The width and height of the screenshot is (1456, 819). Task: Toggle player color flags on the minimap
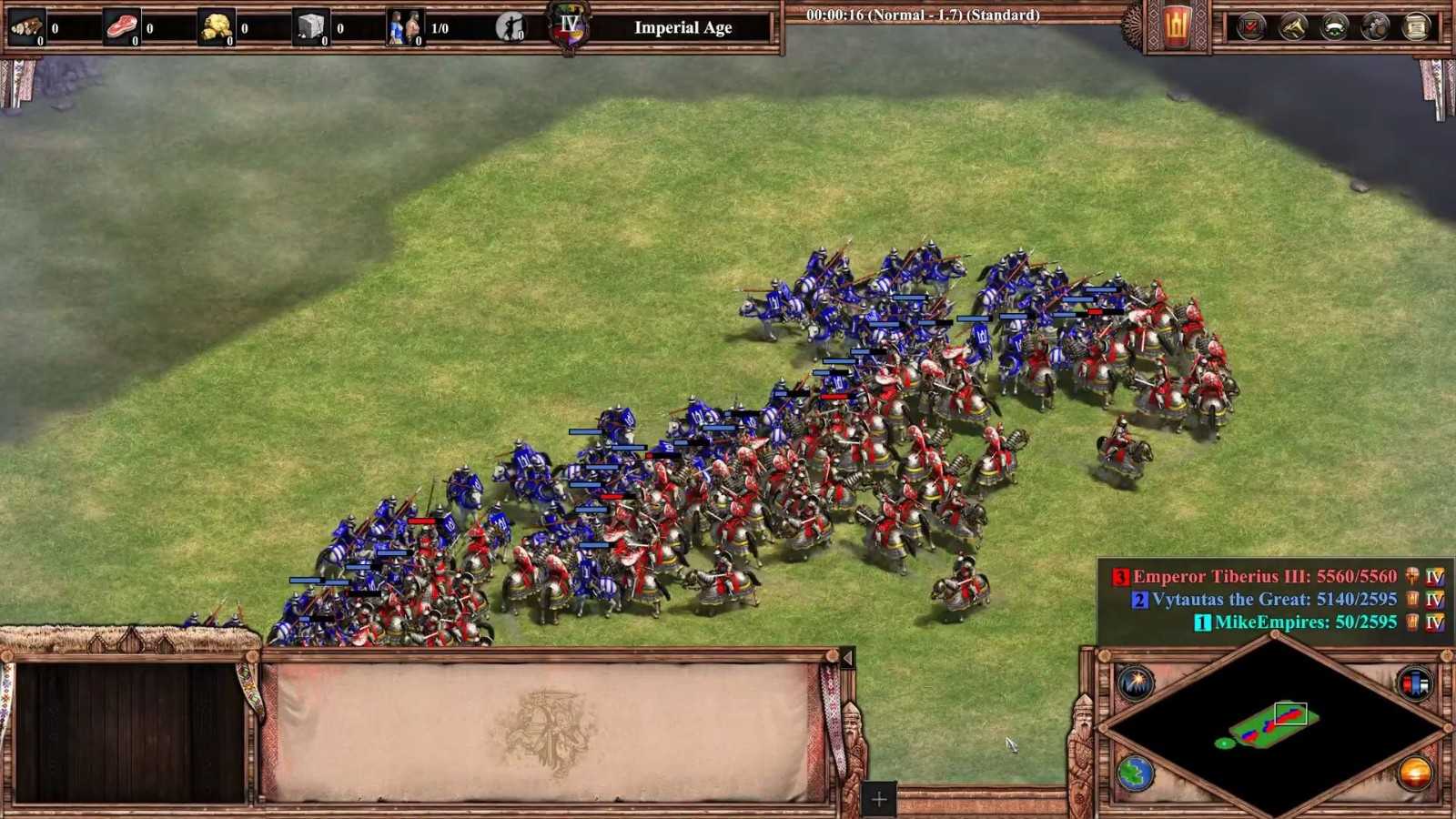point(1415,682)
